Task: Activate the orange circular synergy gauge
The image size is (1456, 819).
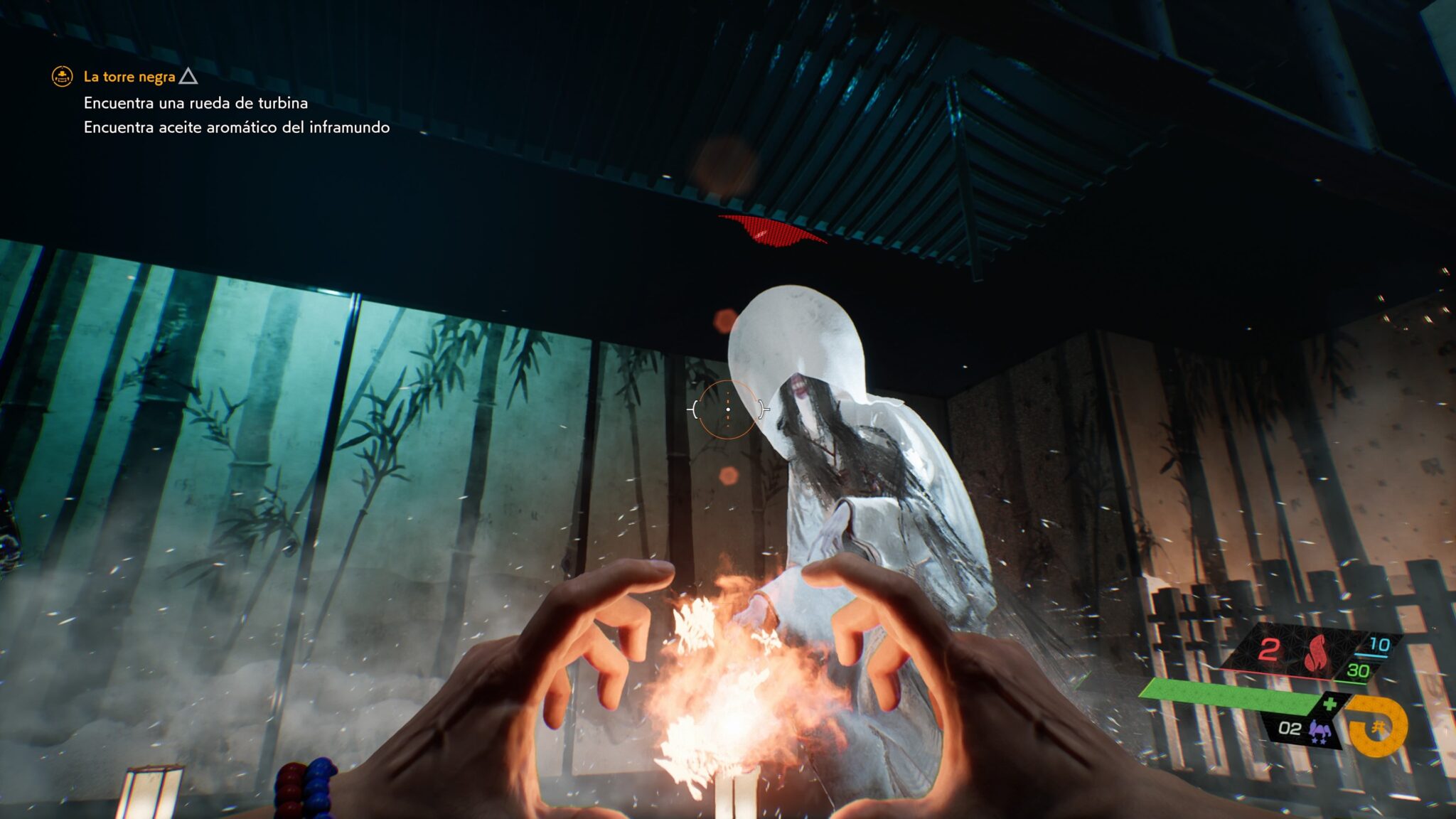Action: click(1378, 727)
